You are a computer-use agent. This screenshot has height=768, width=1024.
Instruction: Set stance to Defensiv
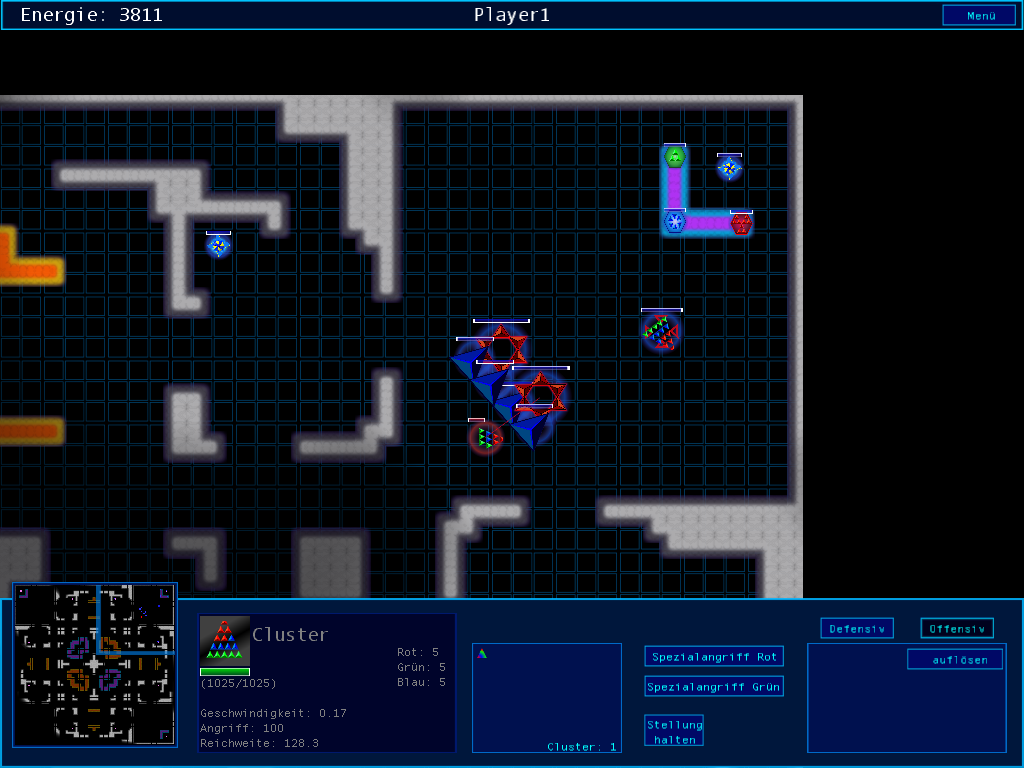tap(856, 629)
